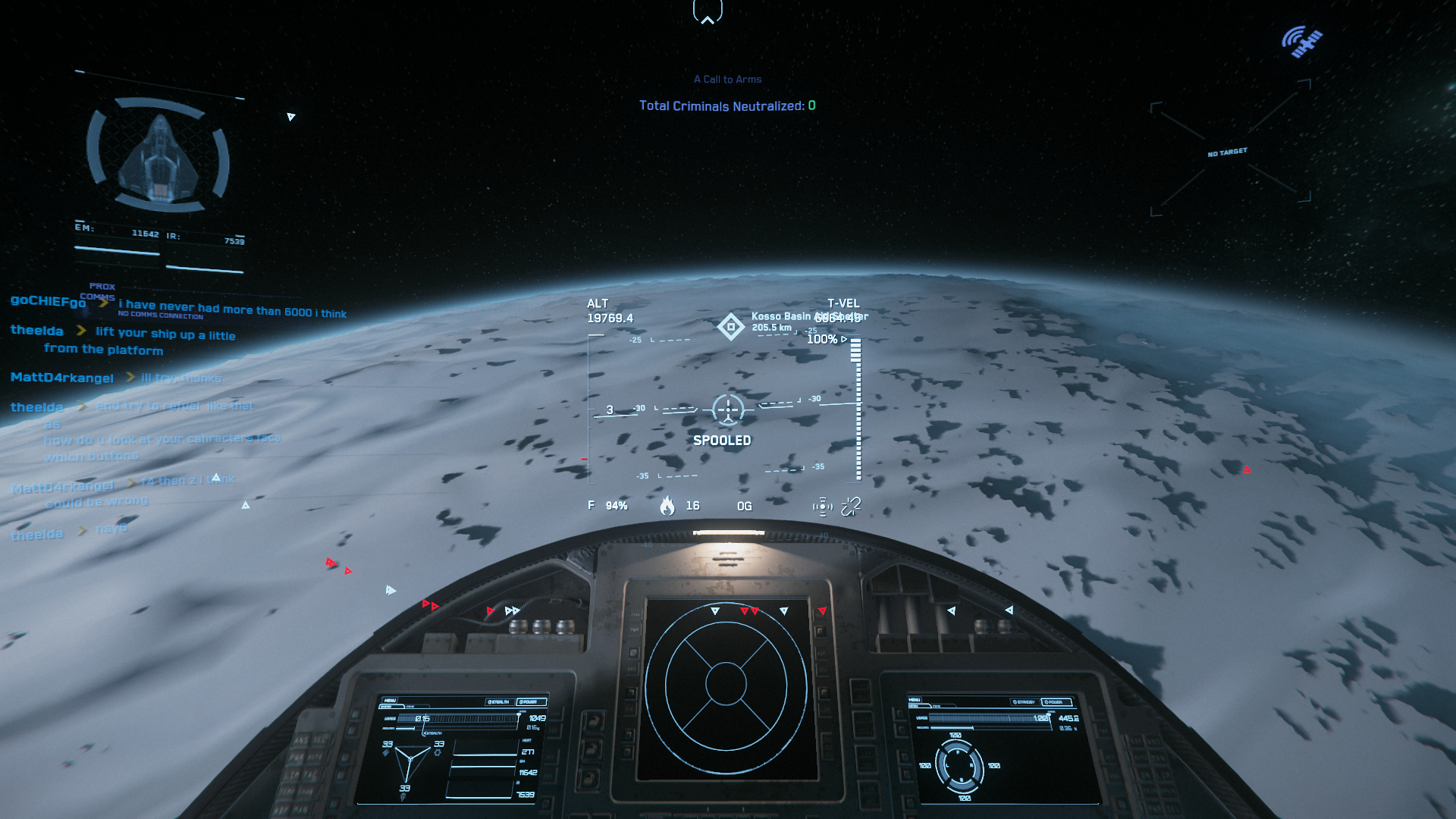Select MattD4rkangel's name in chat
The height and width of the screenshot is (819, 1456).
(x=62, y=378)
